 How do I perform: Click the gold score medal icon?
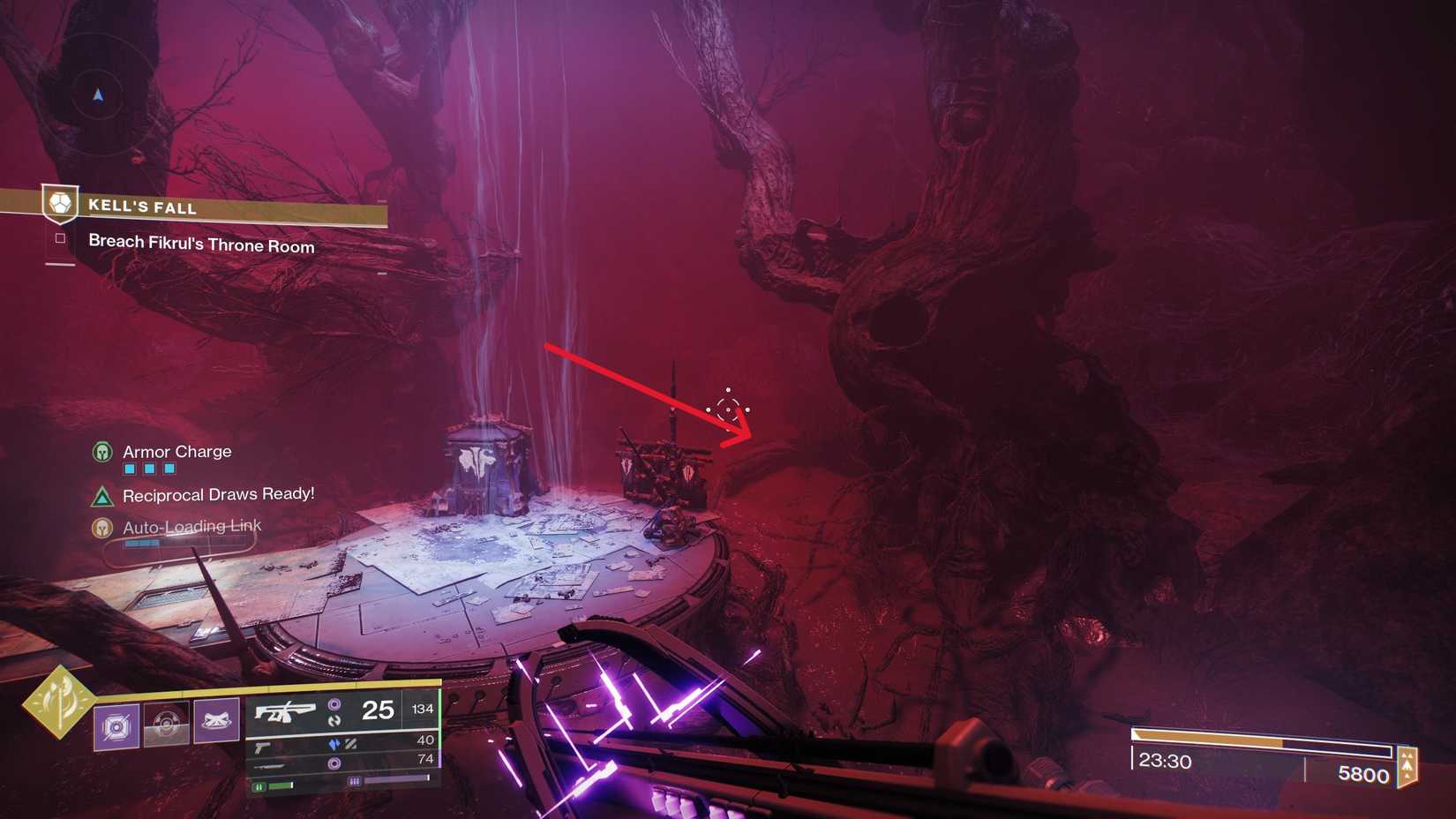(x=1407, y=766)
